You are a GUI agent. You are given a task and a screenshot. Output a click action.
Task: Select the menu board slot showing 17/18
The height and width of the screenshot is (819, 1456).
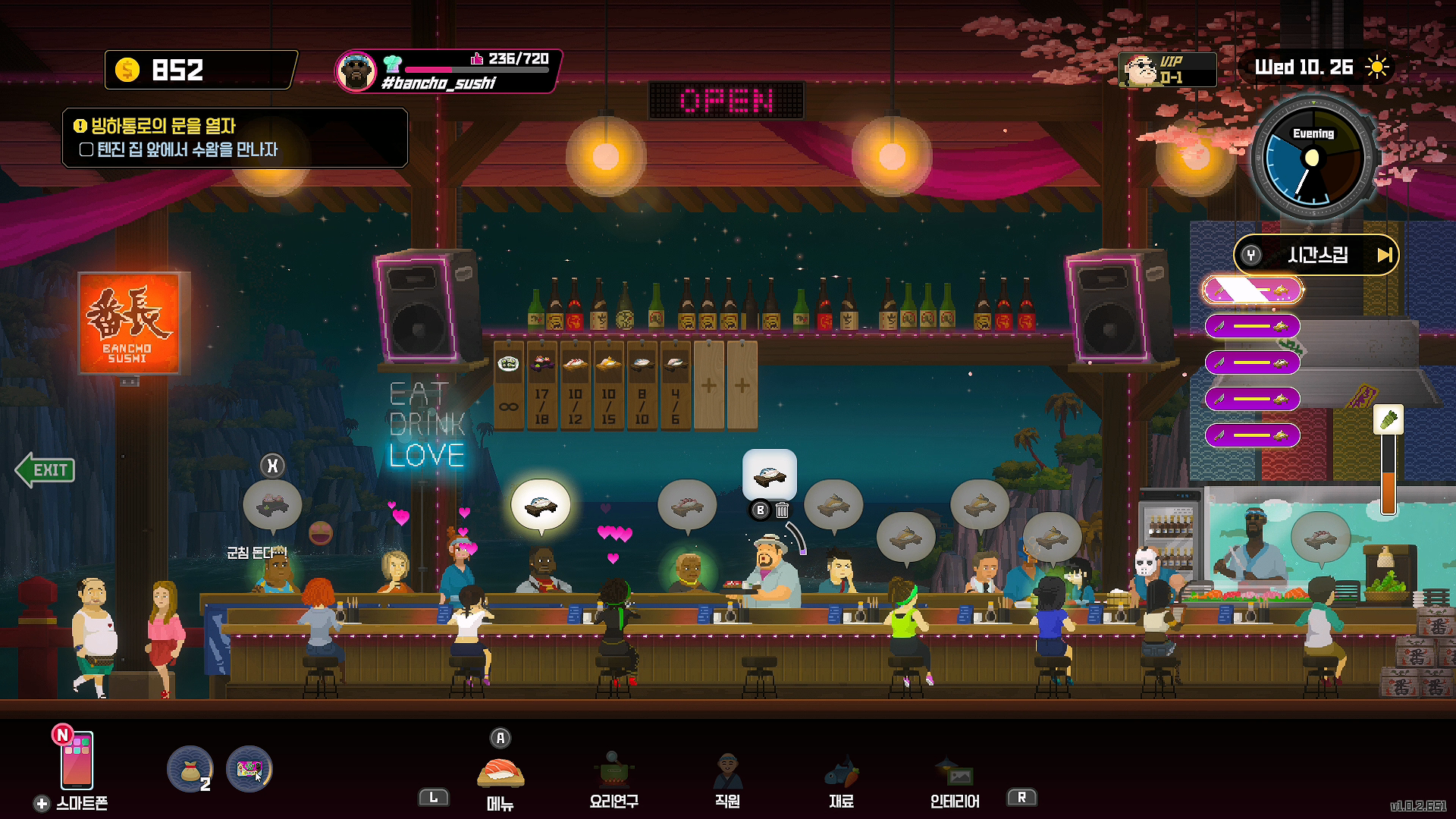pyautogui.click(x=541, y=385)
